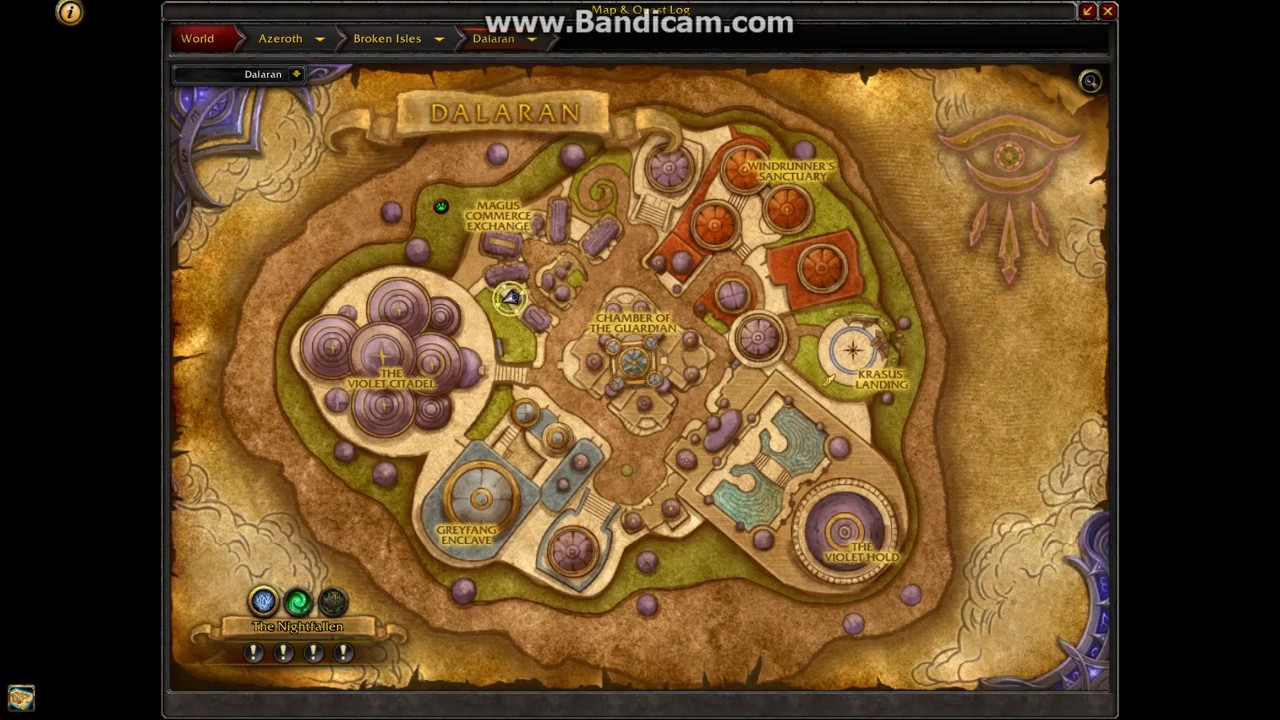Open the Nightfallen faction emissary icon
The image size is (1280, 720).
pyautogui.click(x=333, y=600)
